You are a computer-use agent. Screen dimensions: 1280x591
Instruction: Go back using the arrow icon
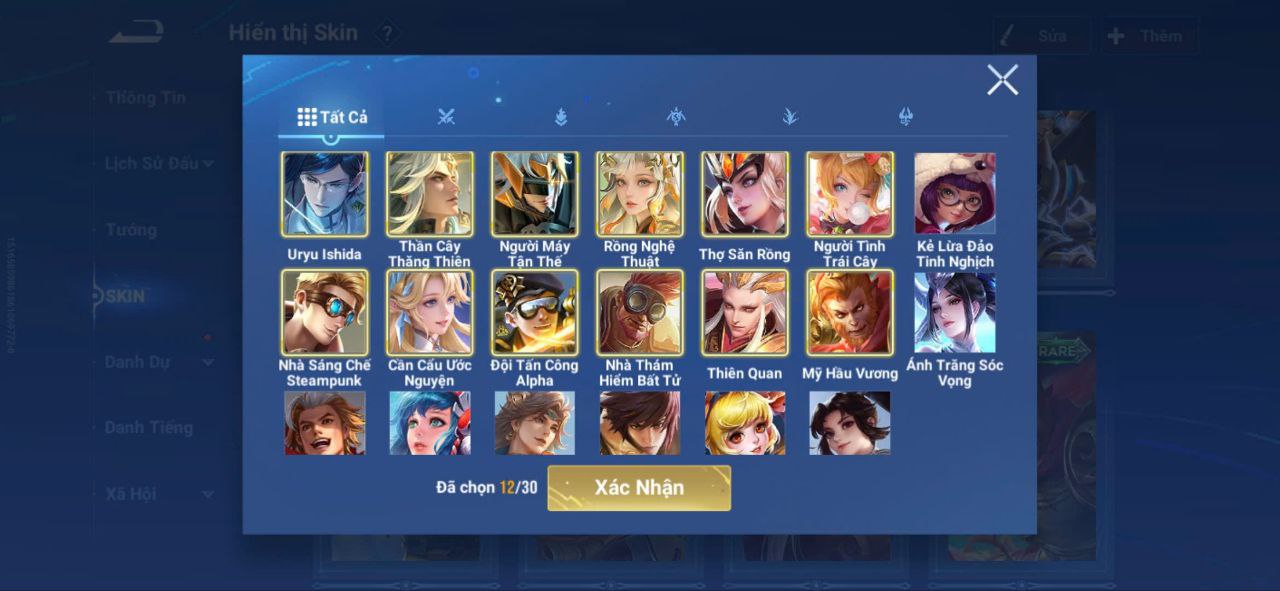pyautogui.click(x=136, y=33)
